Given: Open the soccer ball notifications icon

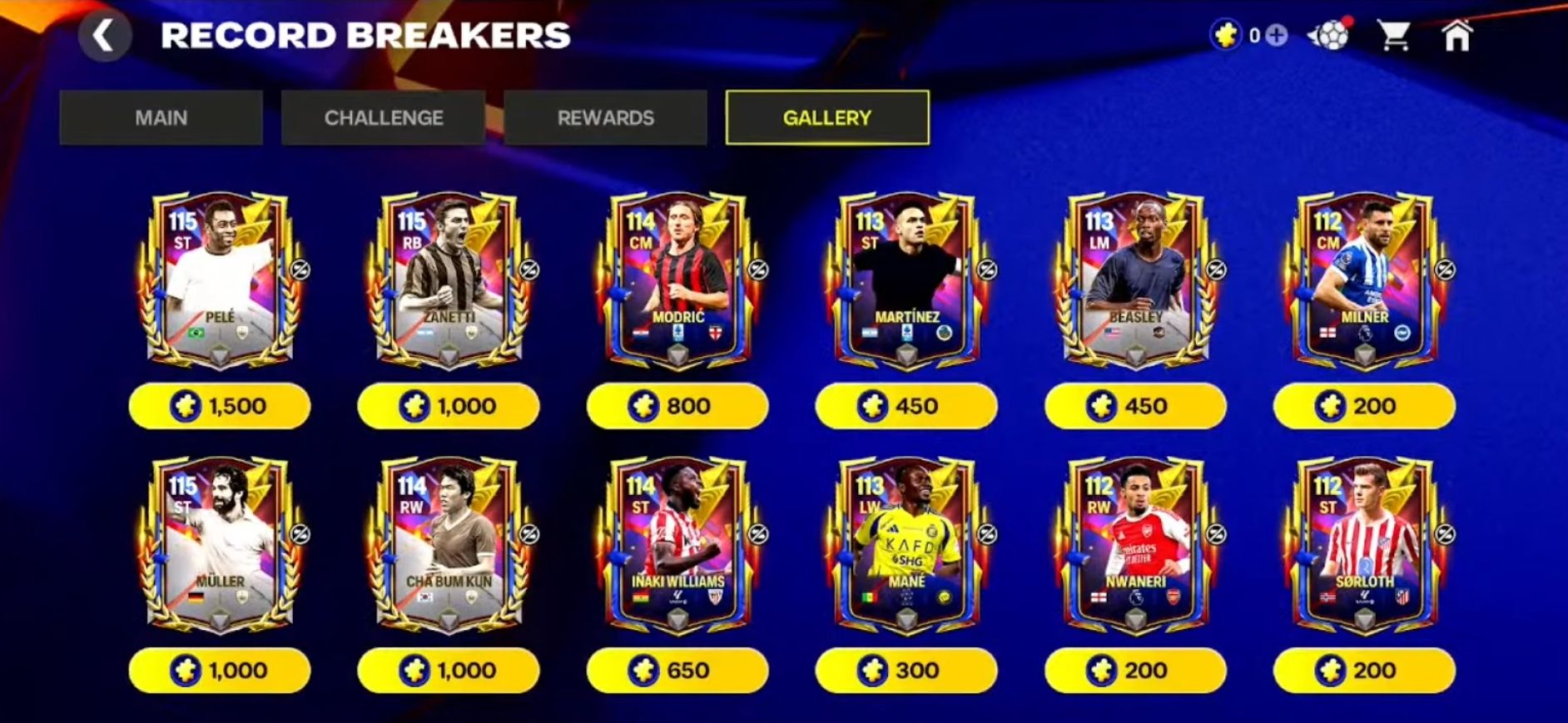Looking at the screenshot, I should click(x=1329, y=36).
